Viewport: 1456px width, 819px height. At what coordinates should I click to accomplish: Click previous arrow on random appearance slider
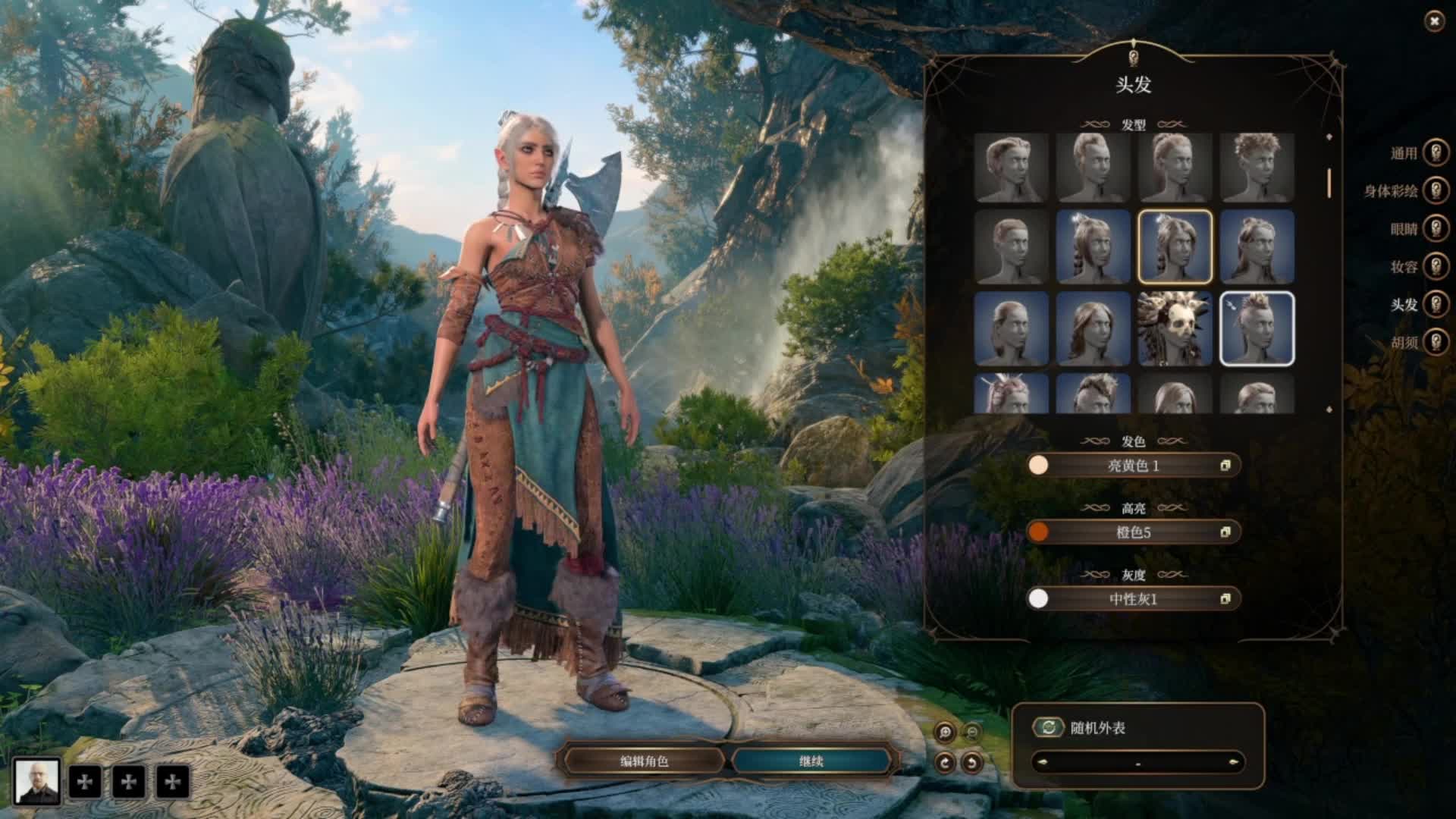click(x=1041, y=762)
